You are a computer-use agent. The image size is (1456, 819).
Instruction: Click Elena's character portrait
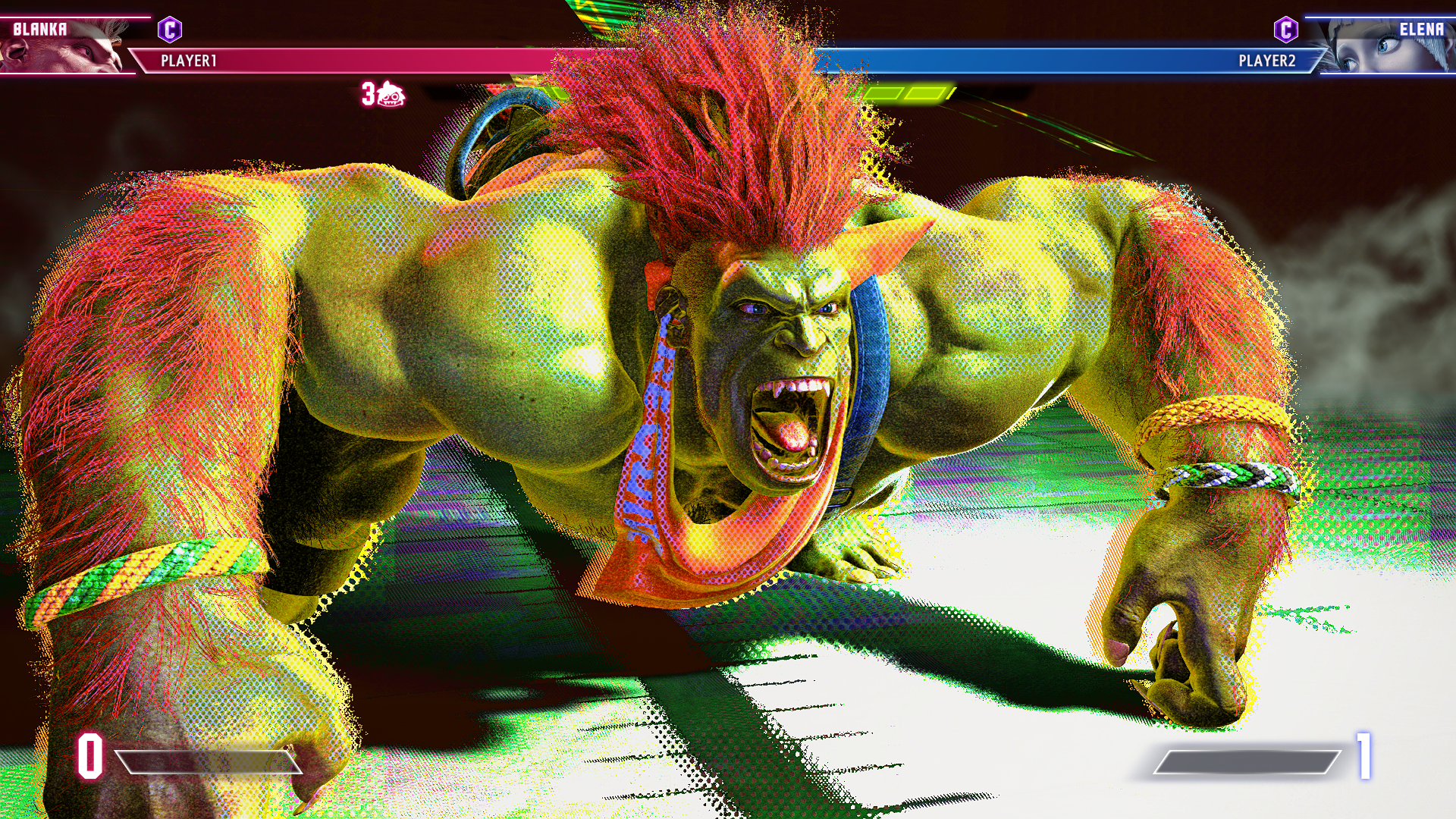pos(1388,47)
